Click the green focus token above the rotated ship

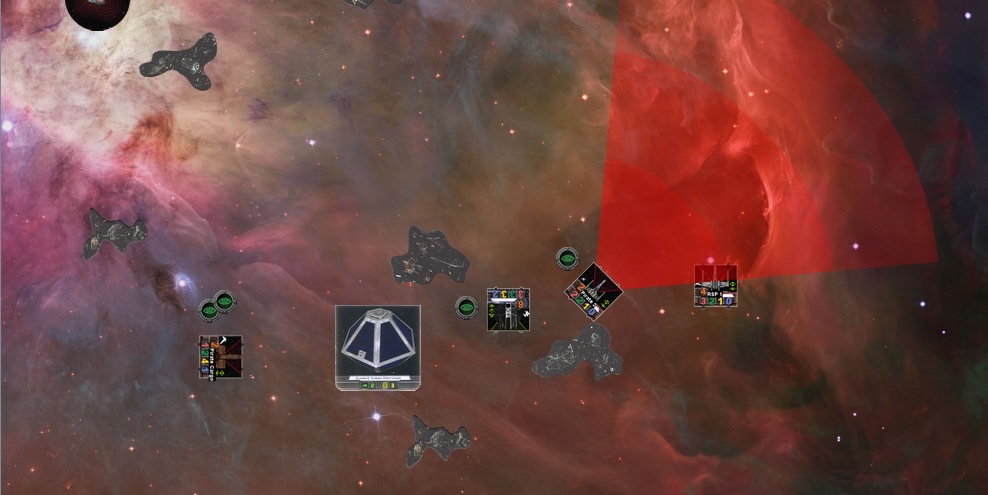click(567, 258)
